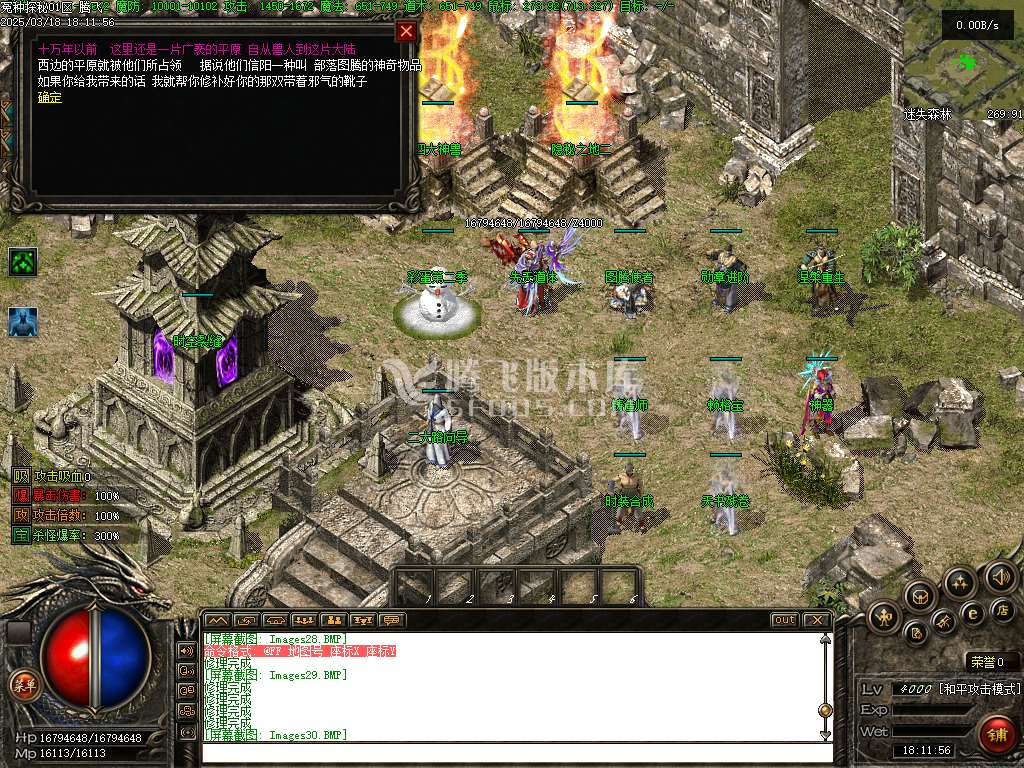
Task: Toggle the speaker icon beside chat log
Action: pos(186,650)
